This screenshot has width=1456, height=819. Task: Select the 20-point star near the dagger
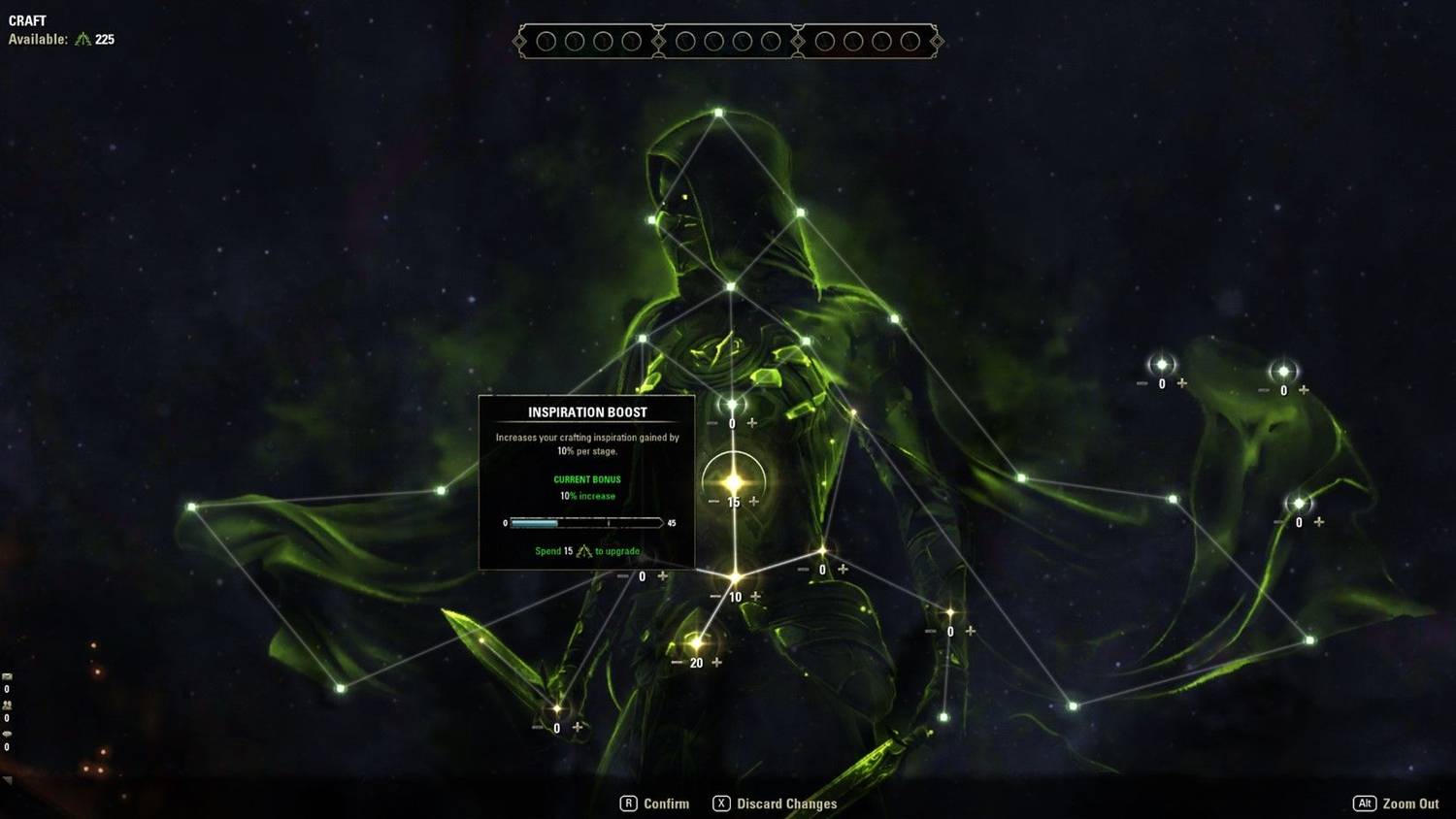point(697,643)
